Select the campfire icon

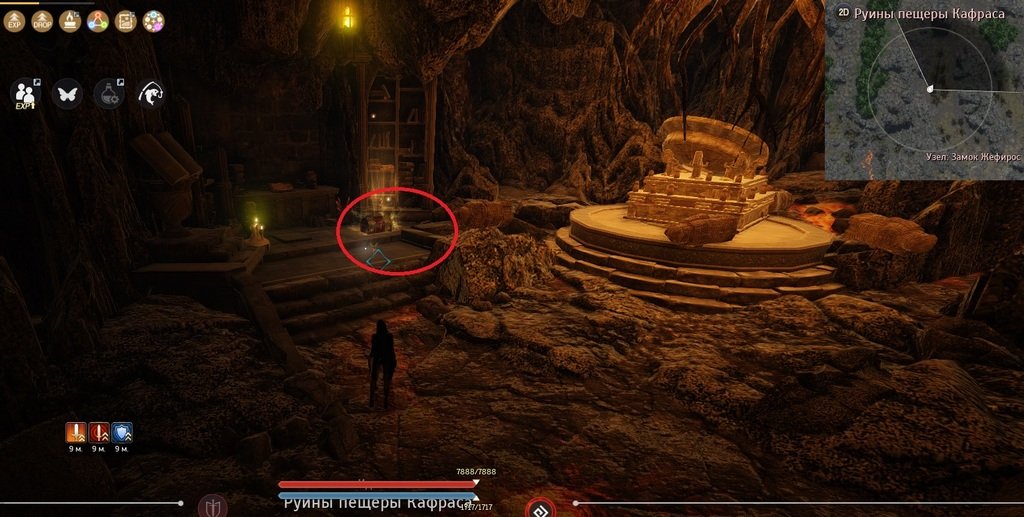[70, 20]
